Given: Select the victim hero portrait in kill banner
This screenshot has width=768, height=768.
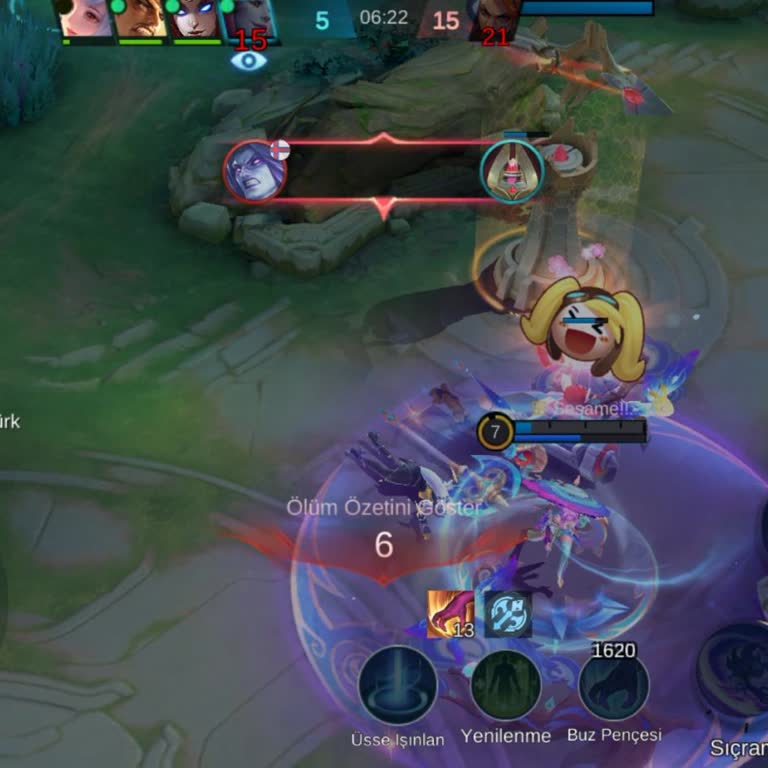Looking at the screenshot, I should (512, 171).
